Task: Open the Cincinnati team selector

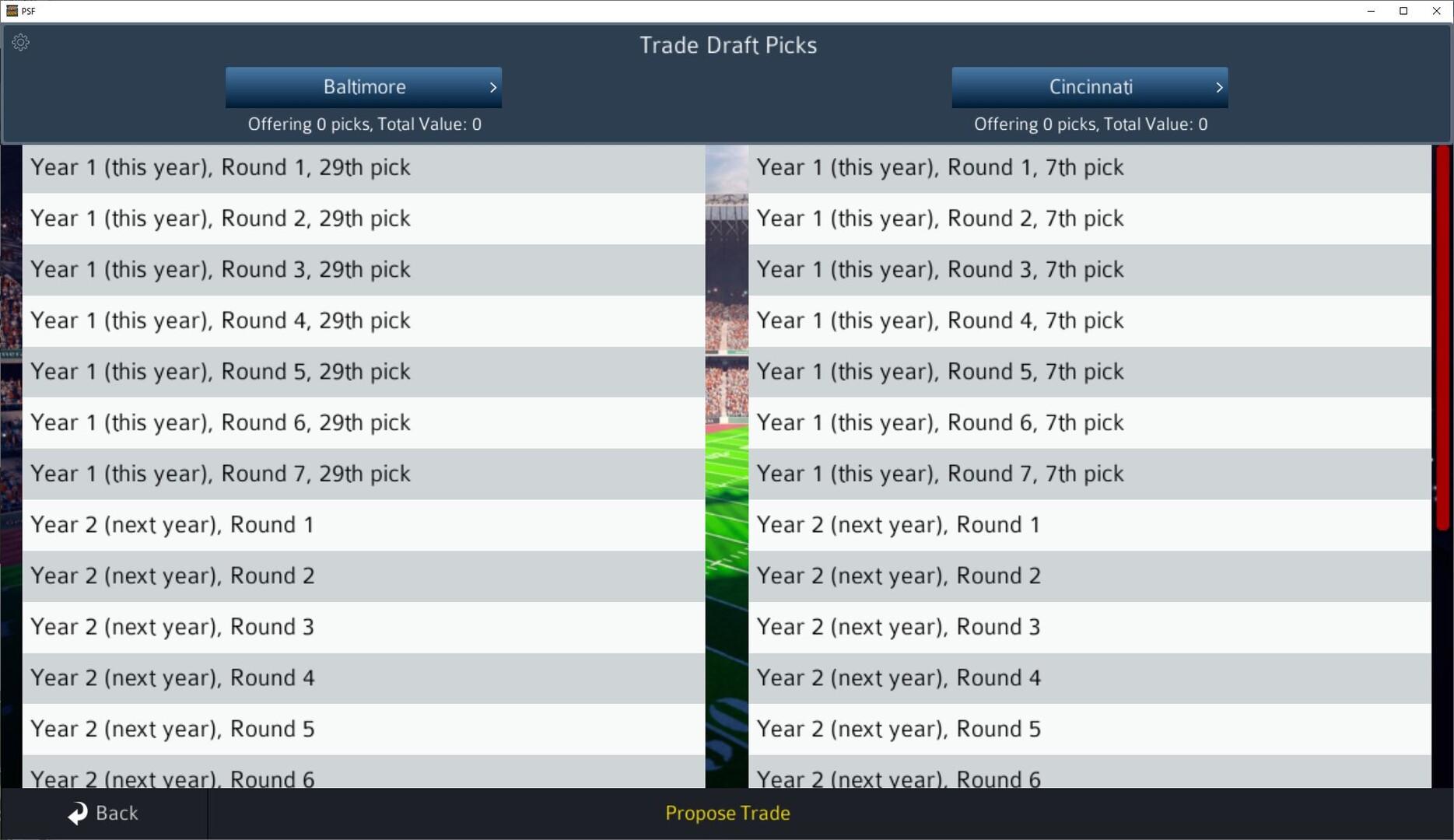Action: (x=1089, y=87)
